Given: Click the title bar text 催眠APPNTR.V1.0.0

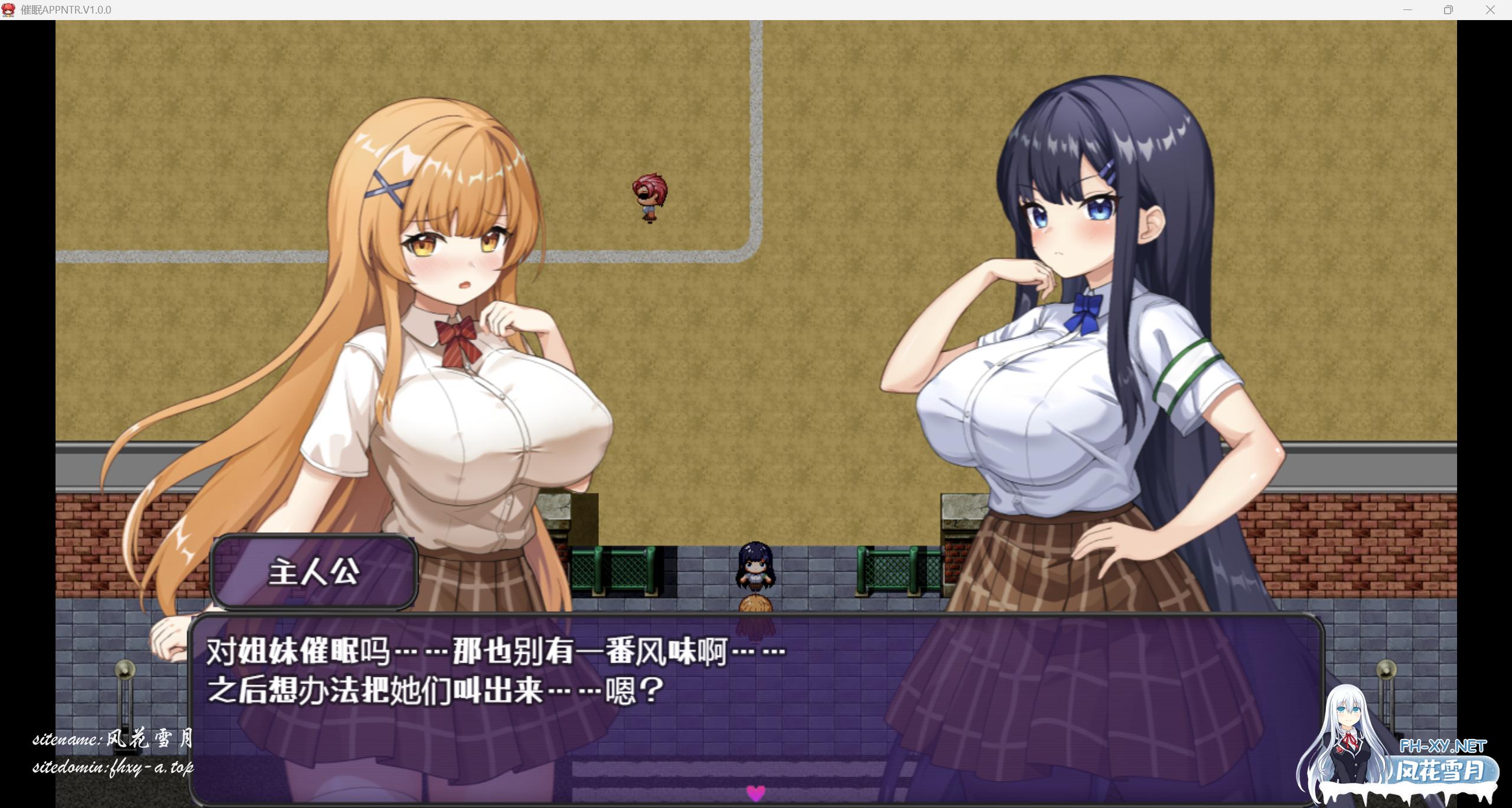Looking at the screenshot, I should [65, 9].
